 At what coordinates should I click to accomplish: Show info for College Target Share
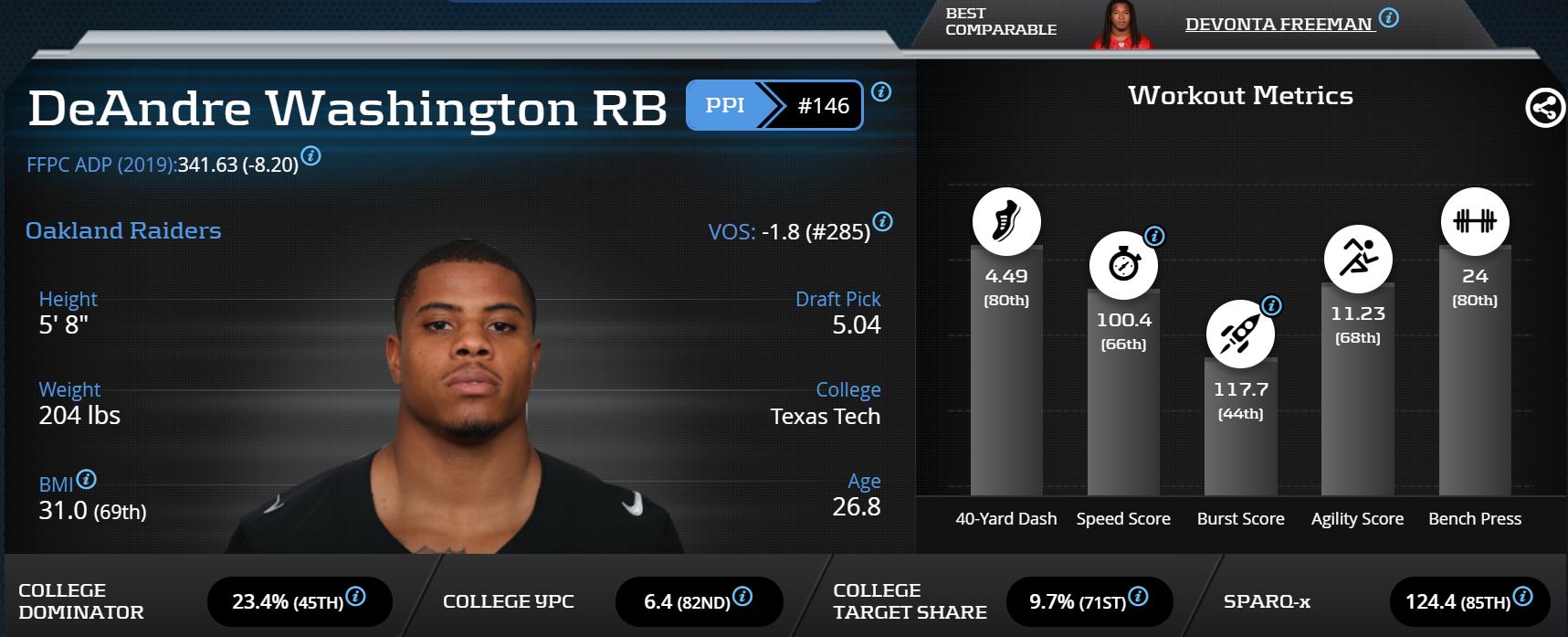coord(1138,597)
